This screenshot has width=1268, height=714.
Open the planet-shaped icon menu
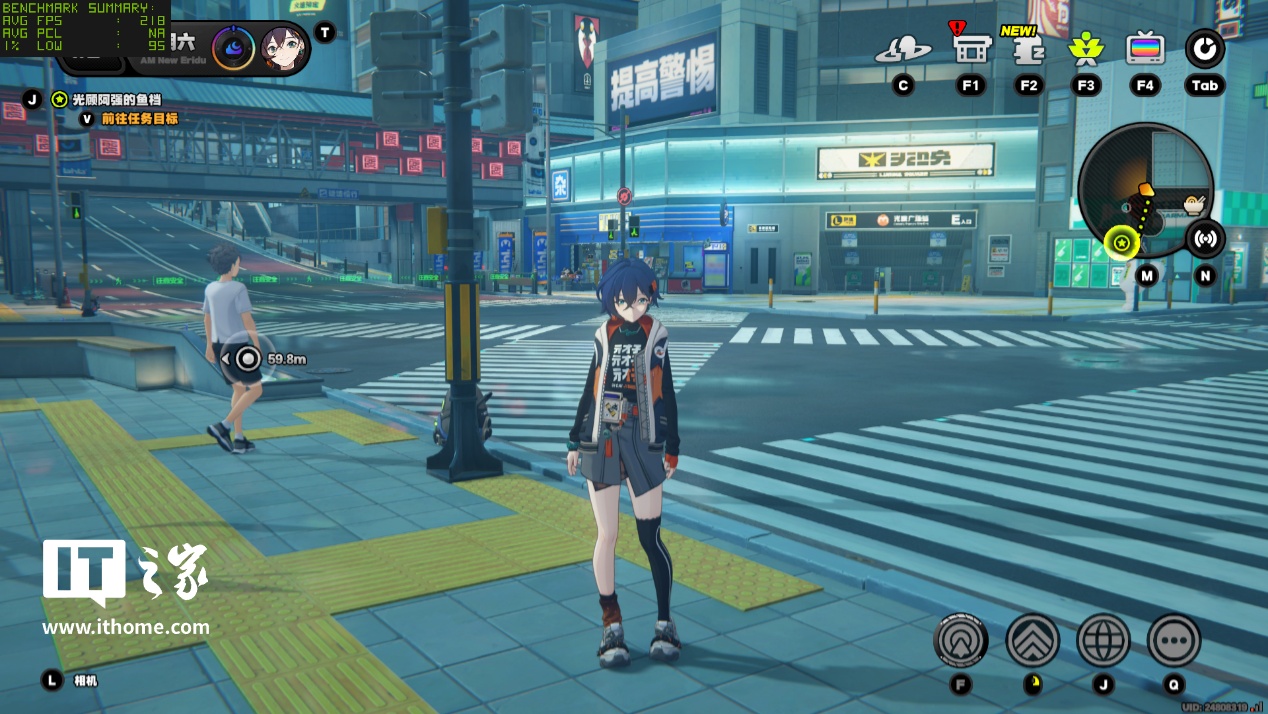pyautogui.click(x=903, y=49)
